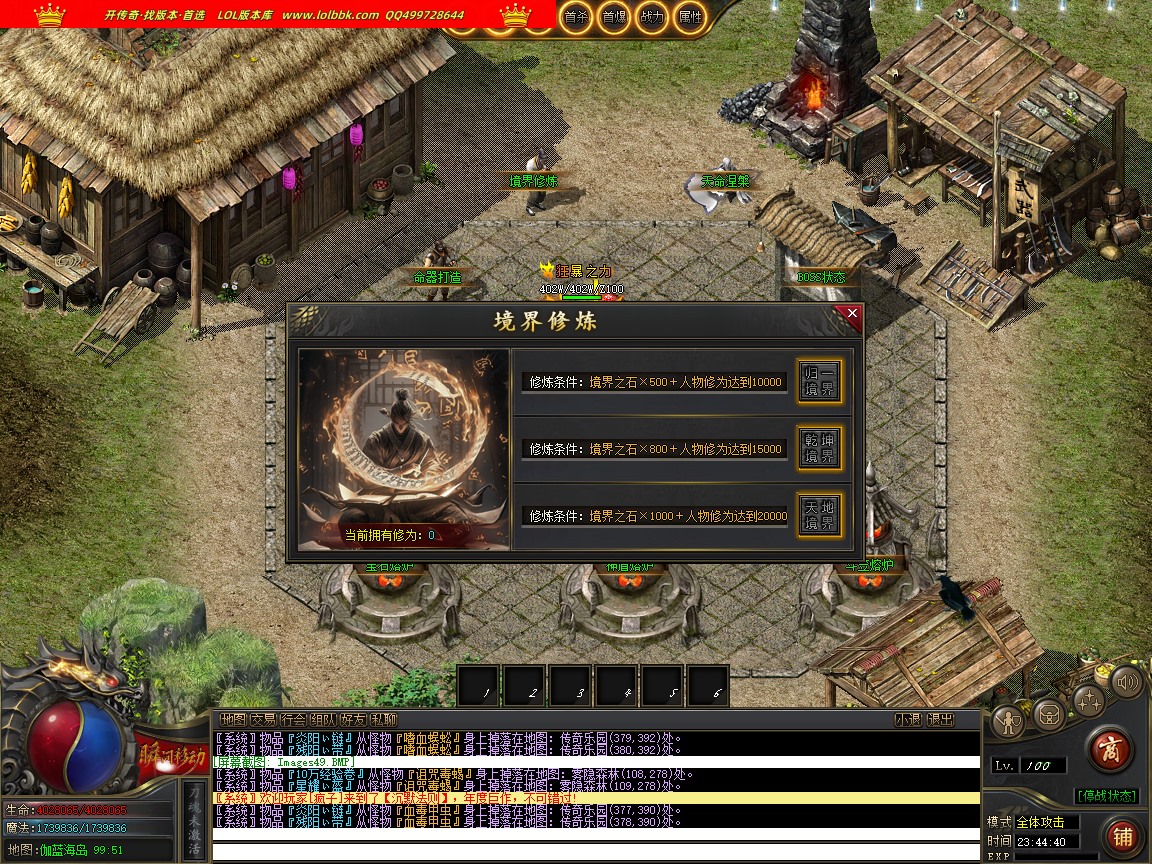Open the 地图 map from chat bar
Screen dimensions: 1152x864
[x=233, y=719]
